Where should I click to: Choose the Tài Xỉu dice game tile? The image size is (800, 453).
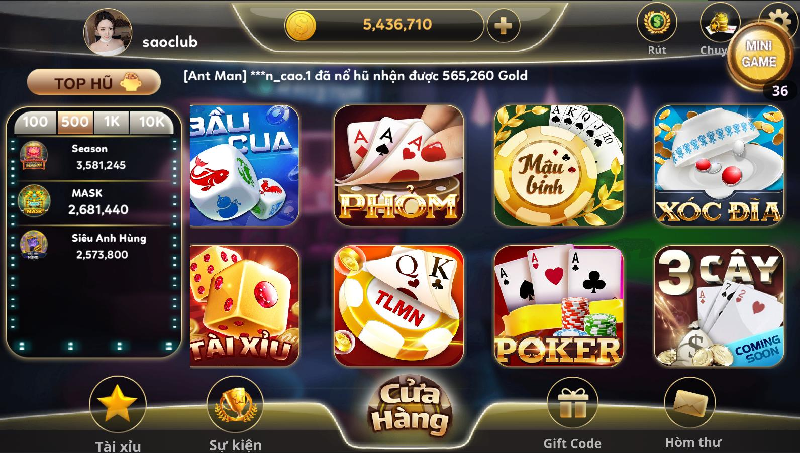pyautogui.click(x=244, y=305)
